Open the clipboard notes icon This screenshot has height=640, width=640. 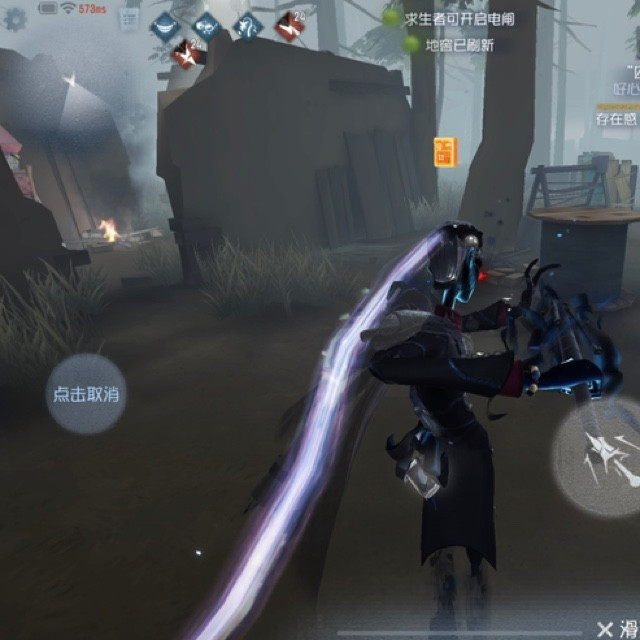[x=128, y=17]
